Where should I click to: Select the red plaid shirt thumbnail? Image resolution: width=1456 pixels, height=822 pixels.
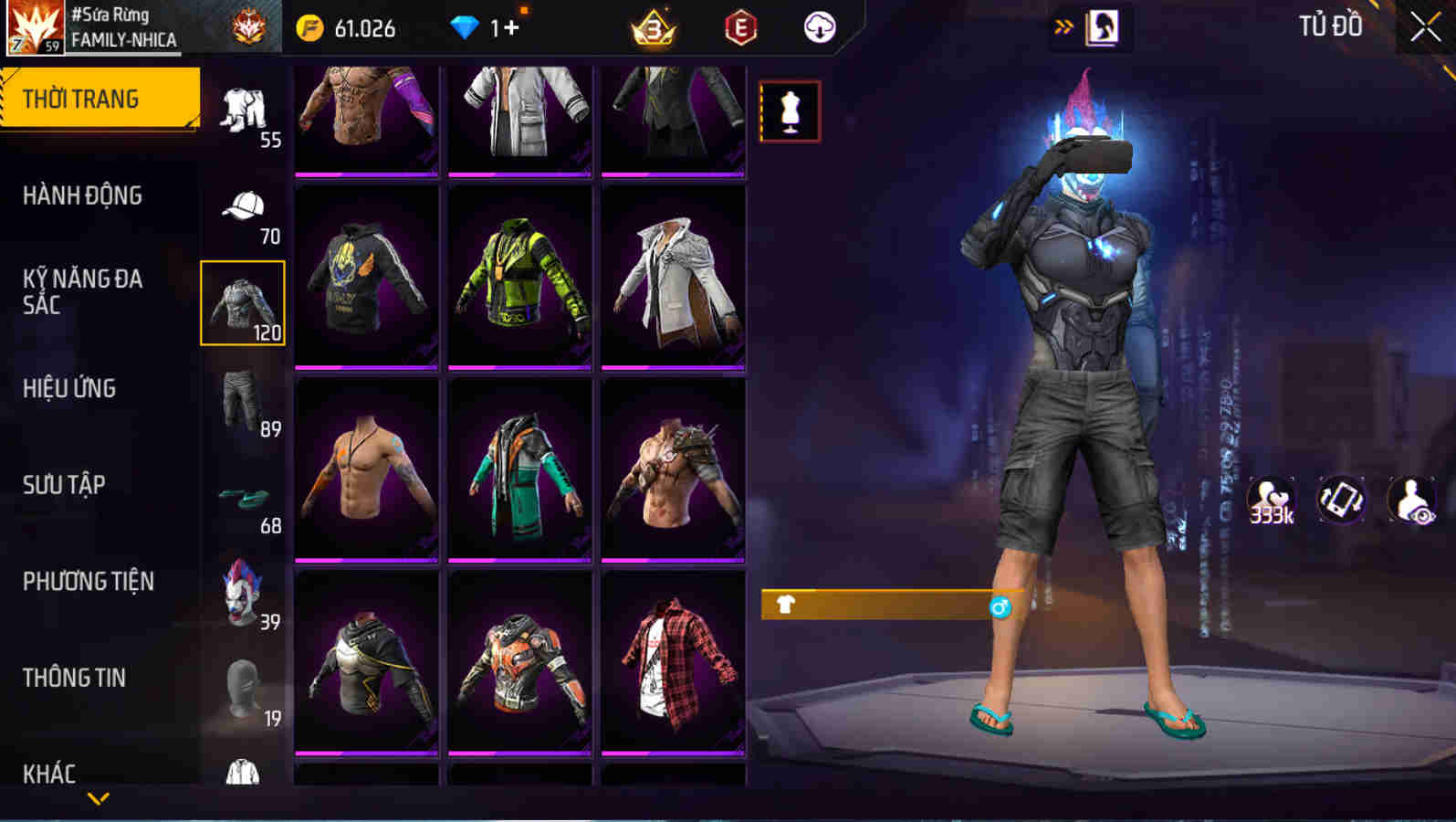[673, 667]
